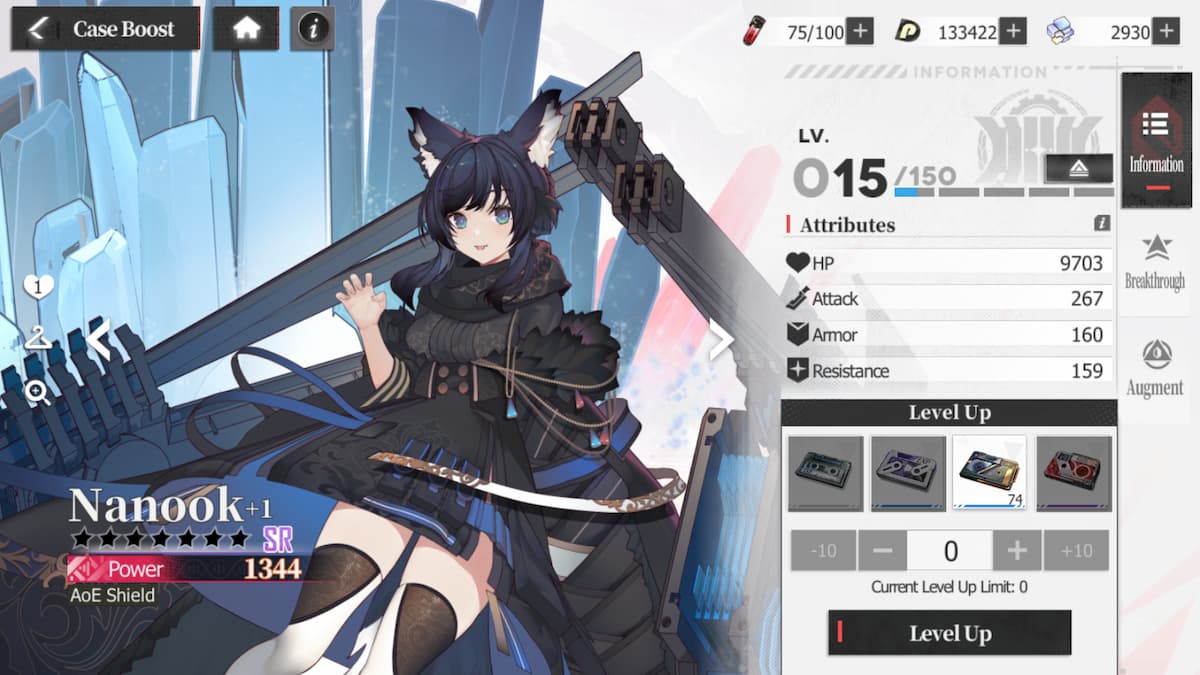Add crystal currency with the plus button
Screen dimensions: 1200x675
click(x=1166, y=32)
